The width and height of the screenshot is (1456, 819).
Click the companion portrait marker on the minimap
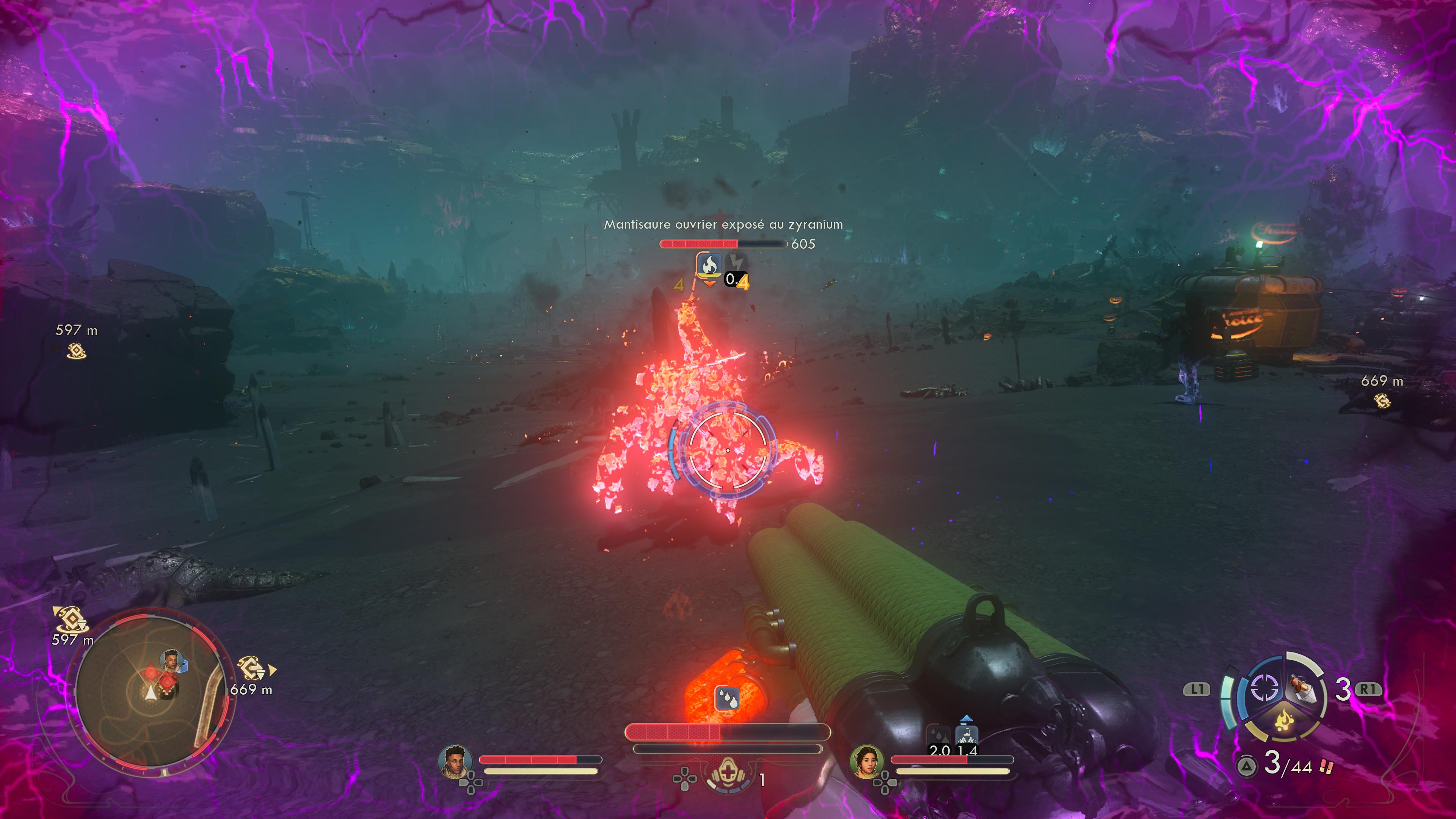171,660
